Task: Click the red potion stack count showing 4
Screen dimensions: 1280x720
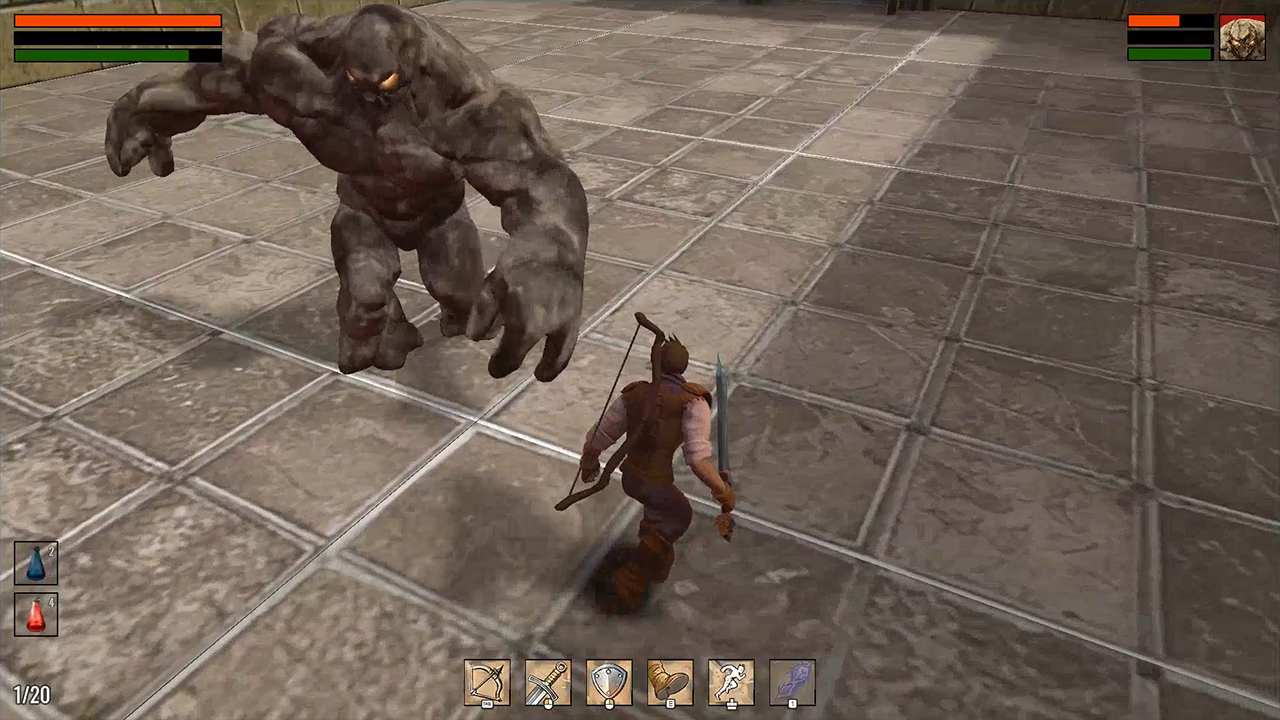Action: 53,601
